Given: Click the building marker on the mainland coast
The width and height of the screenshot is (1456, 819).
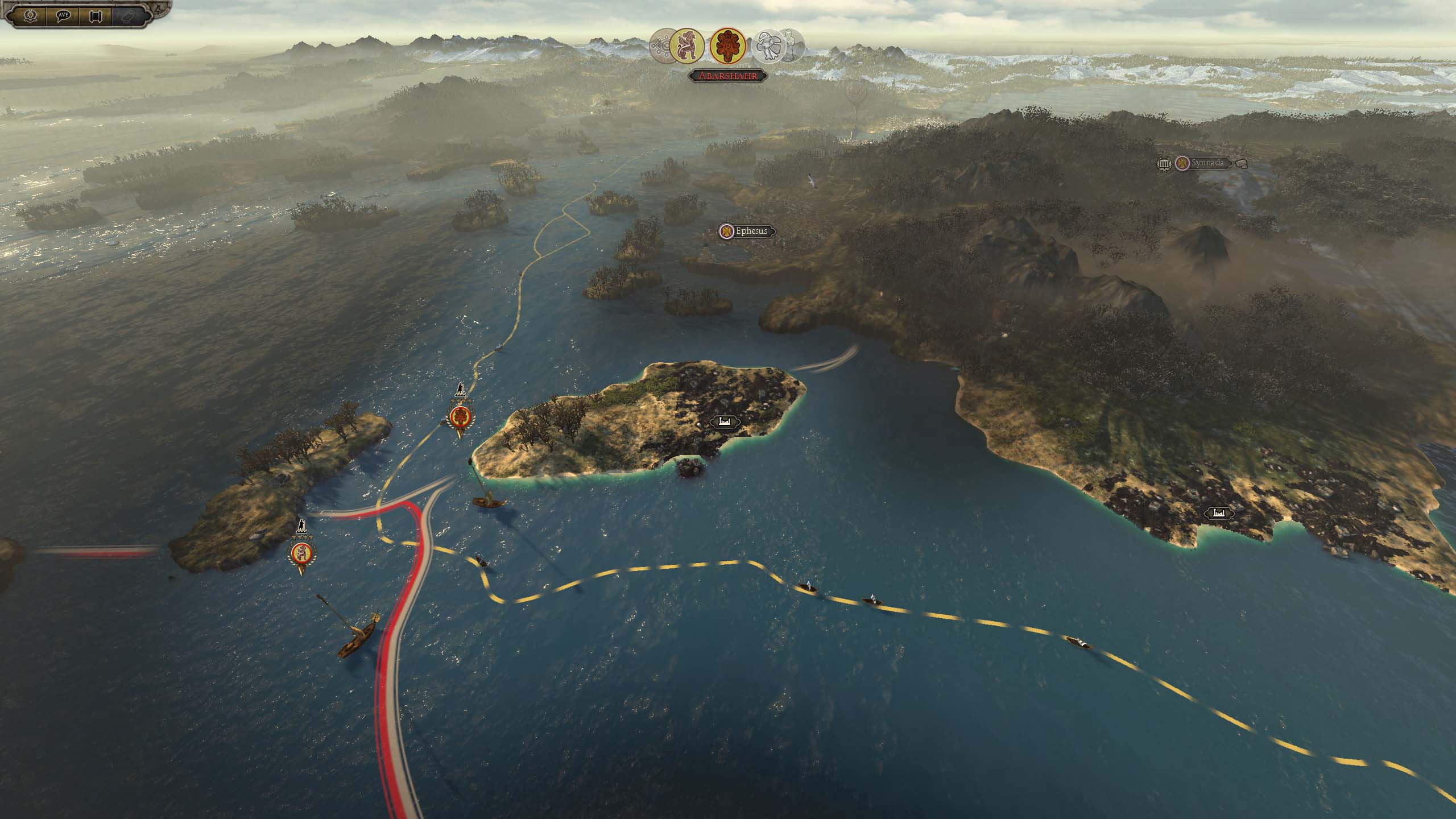Looking at the screenshot, I should coord(1218,513).
